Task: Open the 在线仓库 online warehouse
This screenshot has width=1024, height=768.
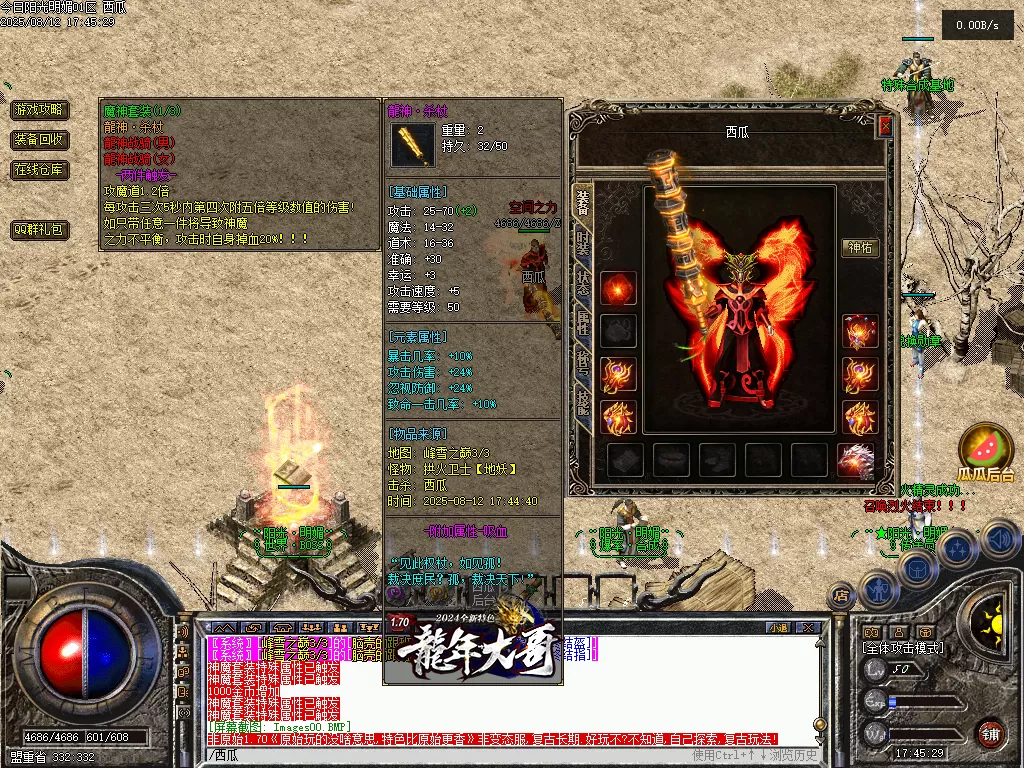Action: 40,170
